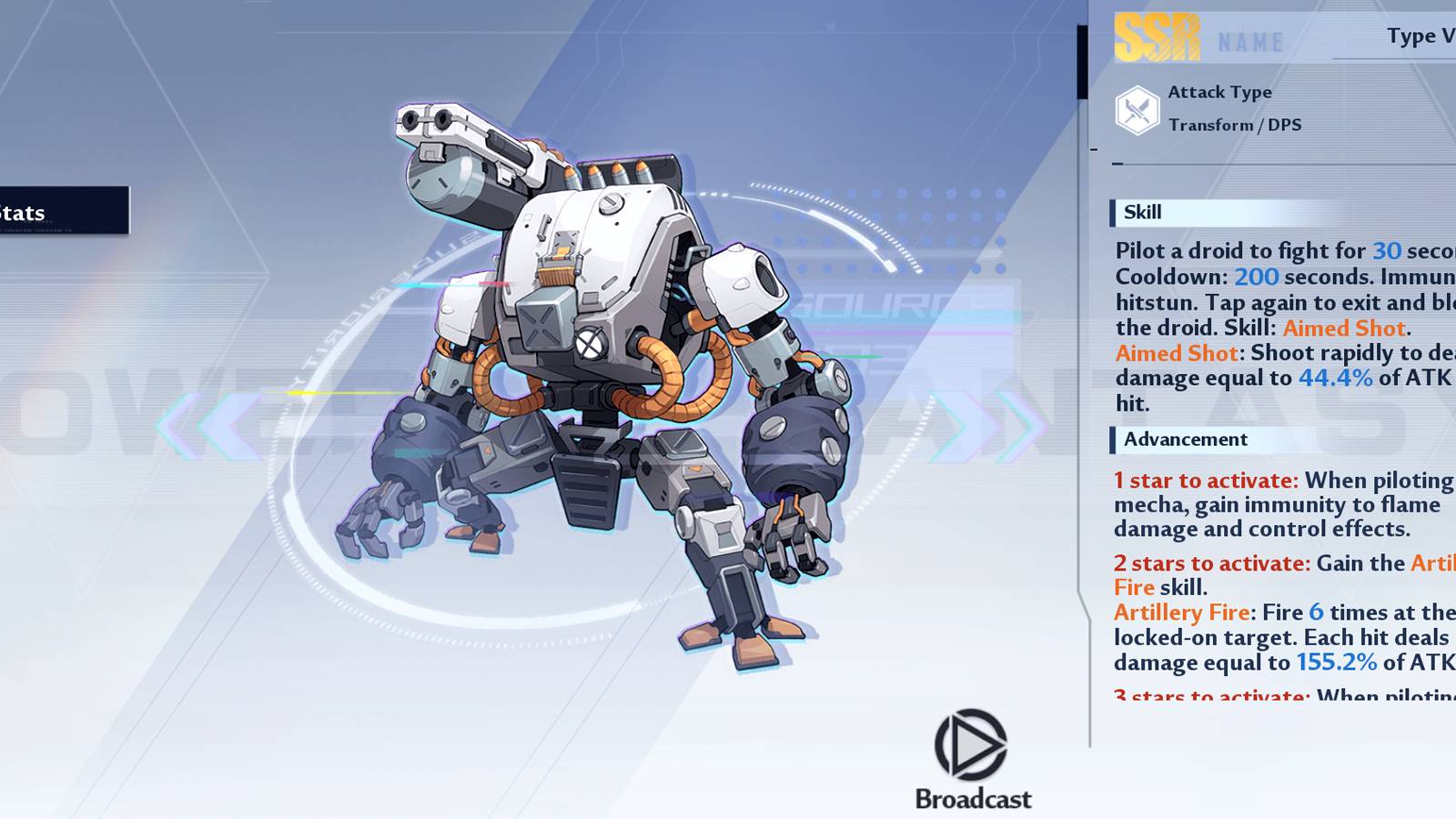Click the Broadcast play icon
Screen dimensions: 1456x819
tap(970, 746)
